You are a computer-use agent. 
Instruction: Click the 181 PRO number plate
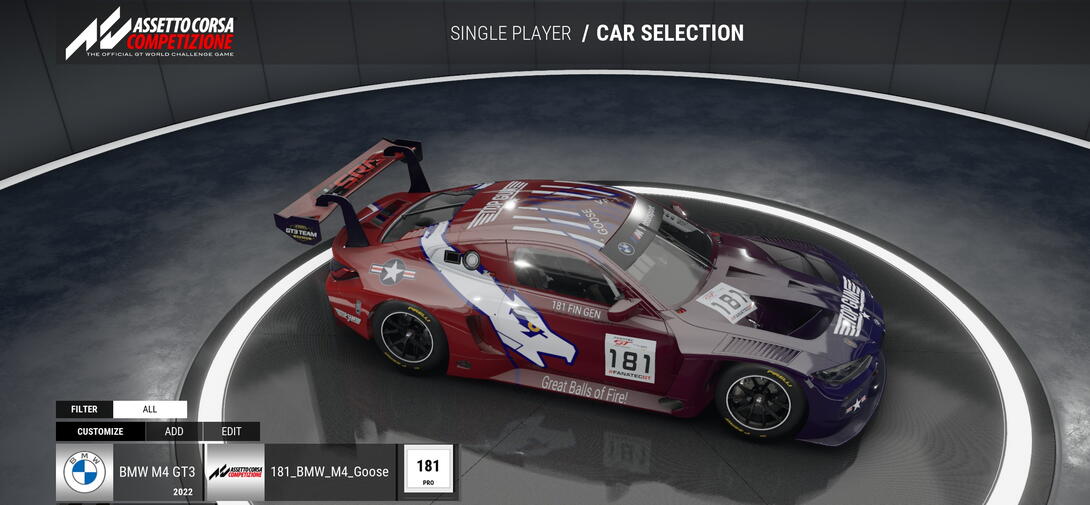[x=428, y=472]
